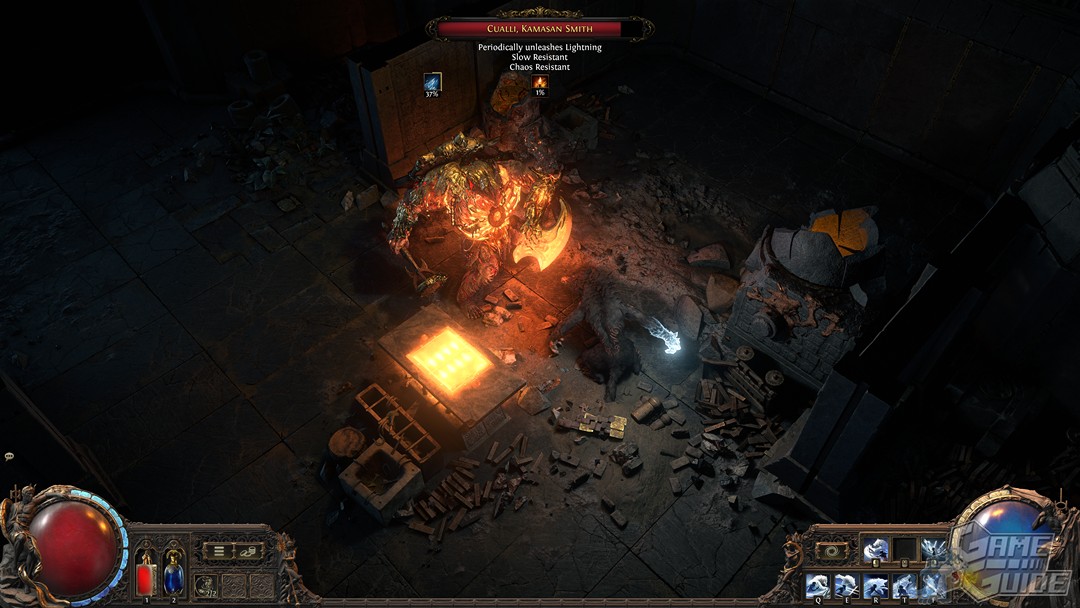This screenshot has height=608, width=1080.
Task: Activate the skill bound to T
Action: (905, 586)
